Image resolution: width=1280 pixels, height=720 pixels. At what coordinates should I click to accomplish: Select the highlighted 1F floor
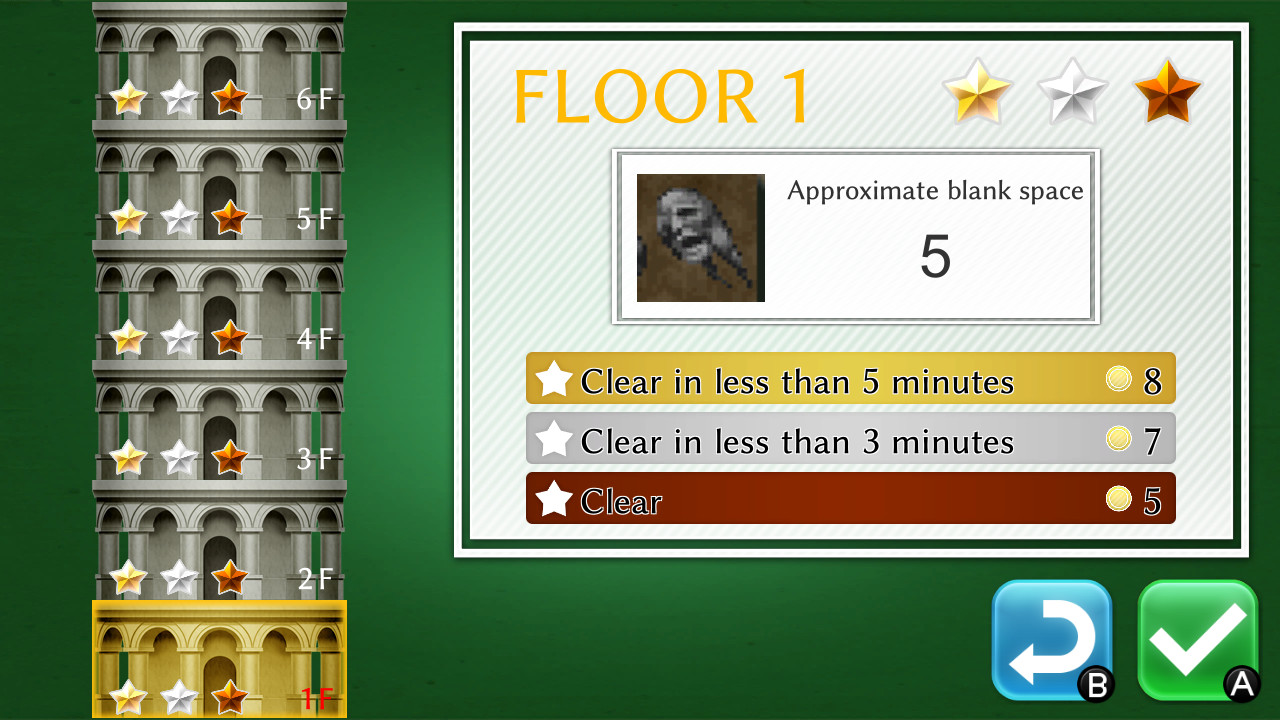coord(219,660)
